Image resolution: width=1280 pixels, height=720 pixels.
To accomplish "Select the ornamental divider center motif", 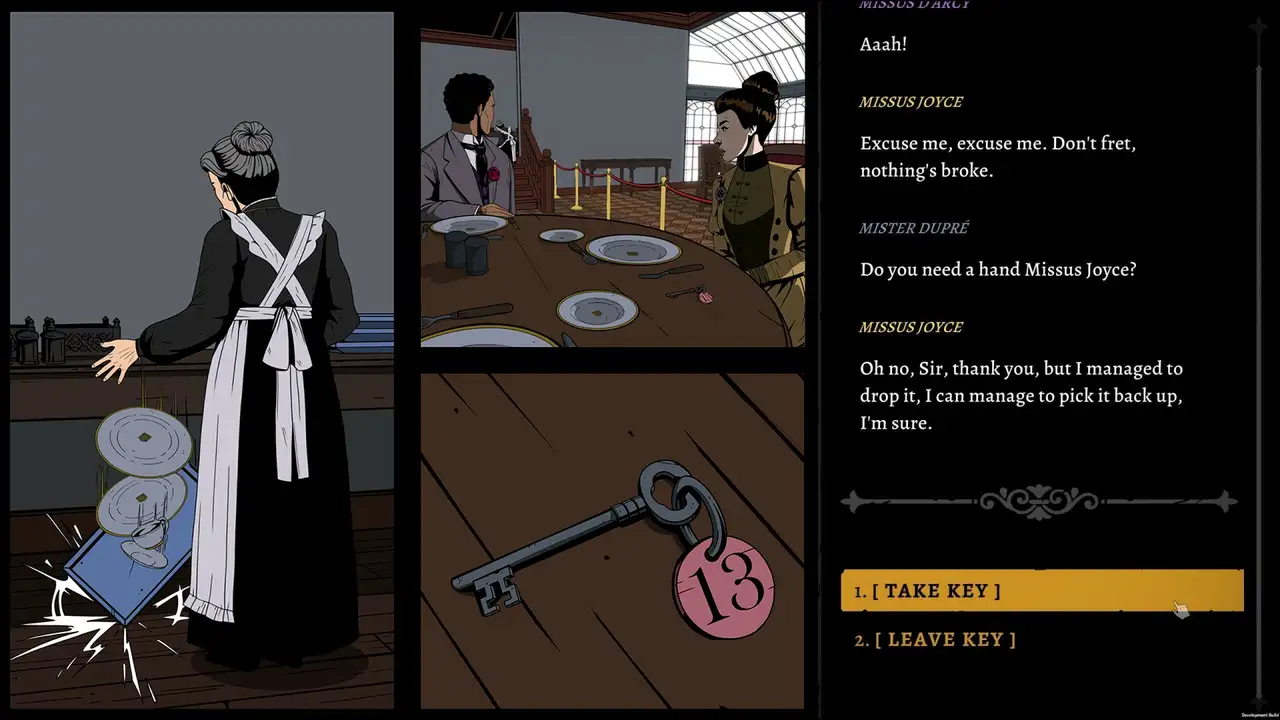I will coord(1040,500).
